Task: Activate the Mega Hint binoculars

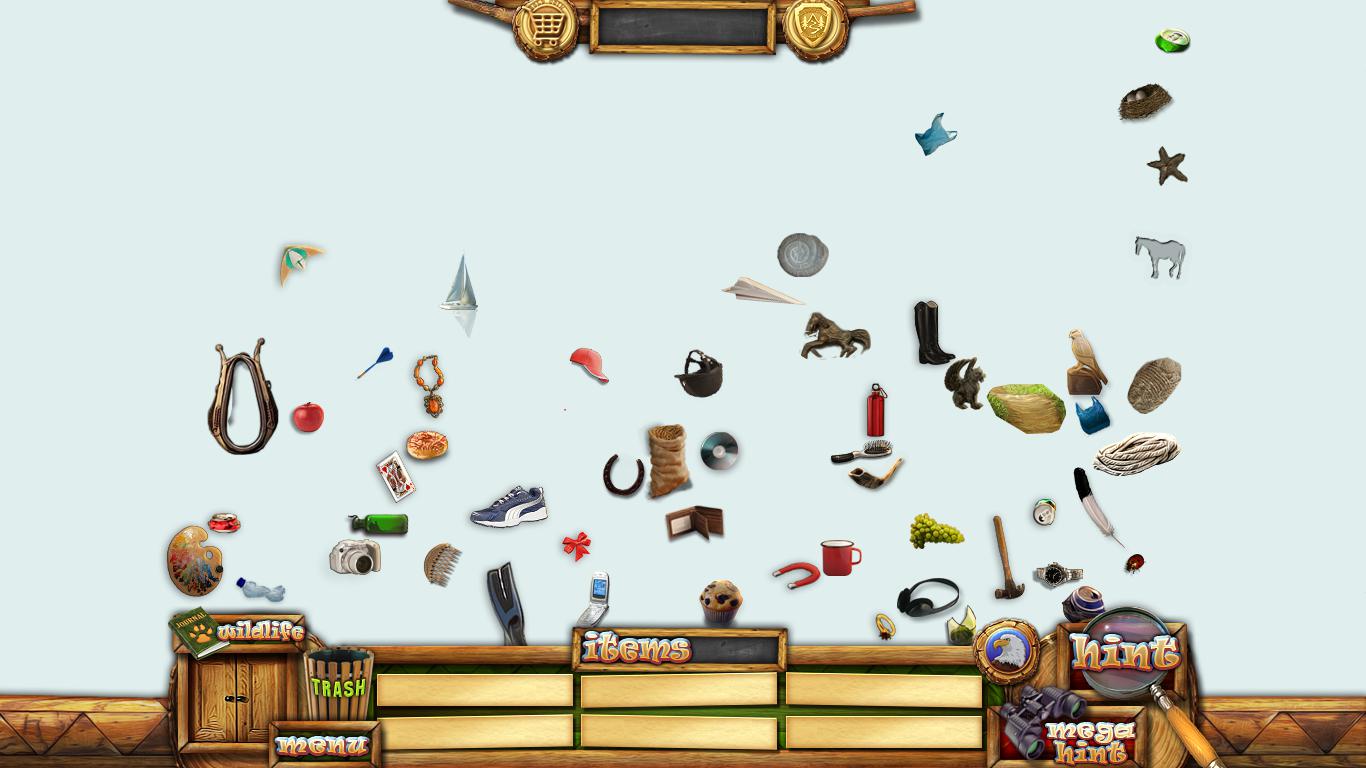Action: [x=1072, y=735]
